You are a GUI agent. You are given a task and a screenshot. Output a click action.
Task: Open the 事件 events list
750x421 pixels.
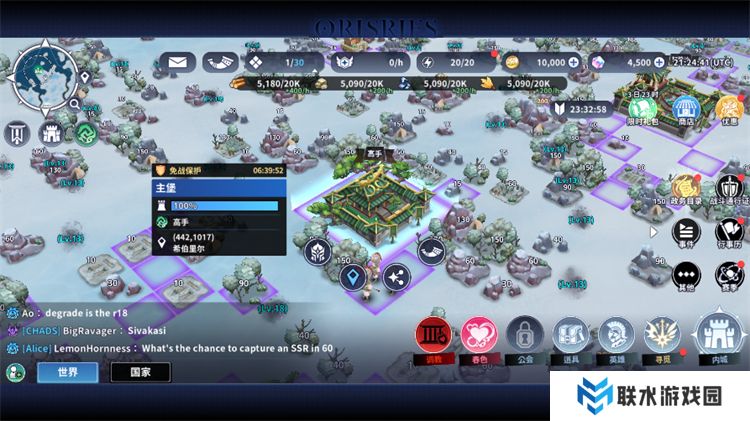(x=686, y=230)
